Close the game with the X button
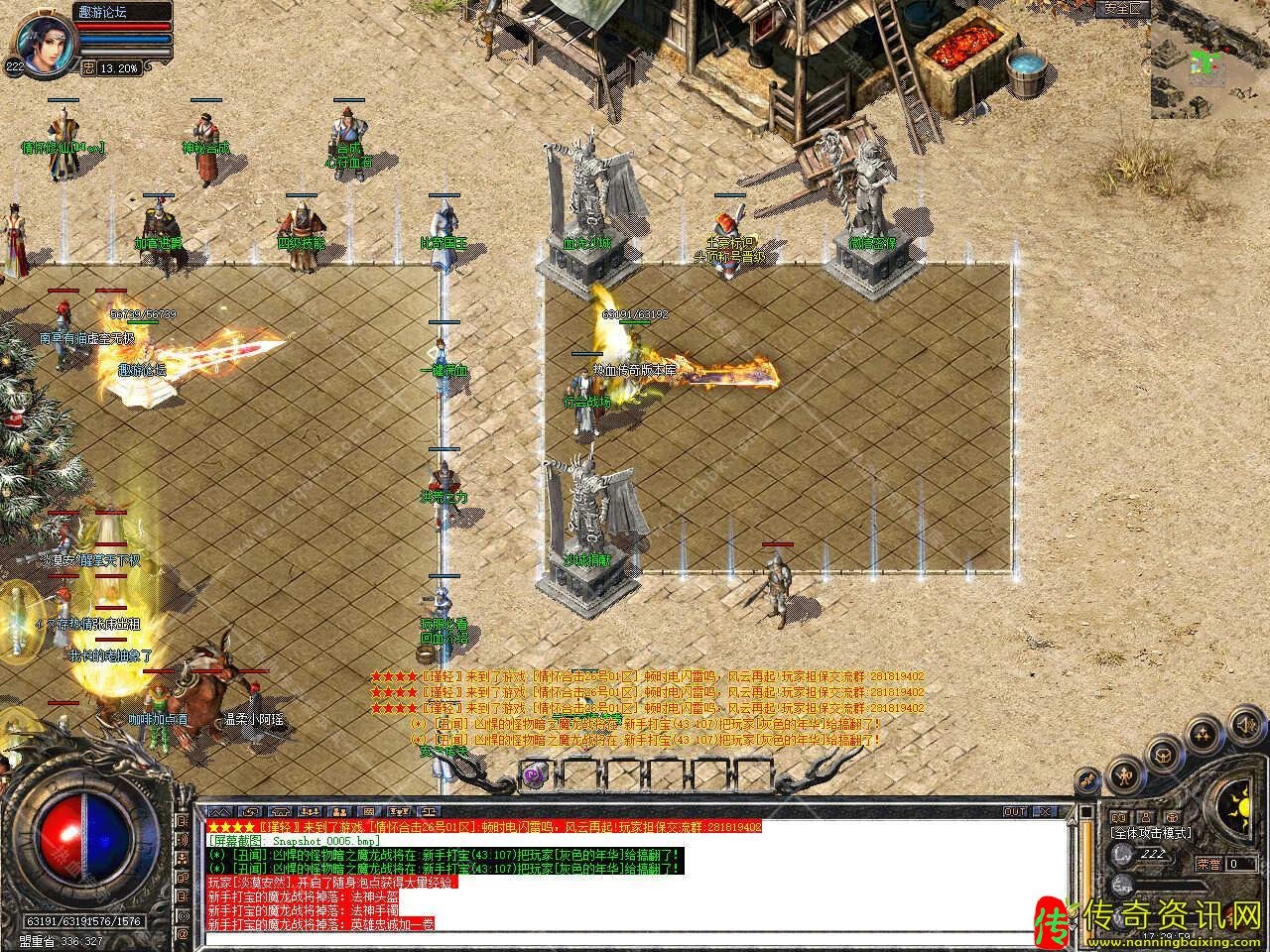 click(x=1045, y=811)
